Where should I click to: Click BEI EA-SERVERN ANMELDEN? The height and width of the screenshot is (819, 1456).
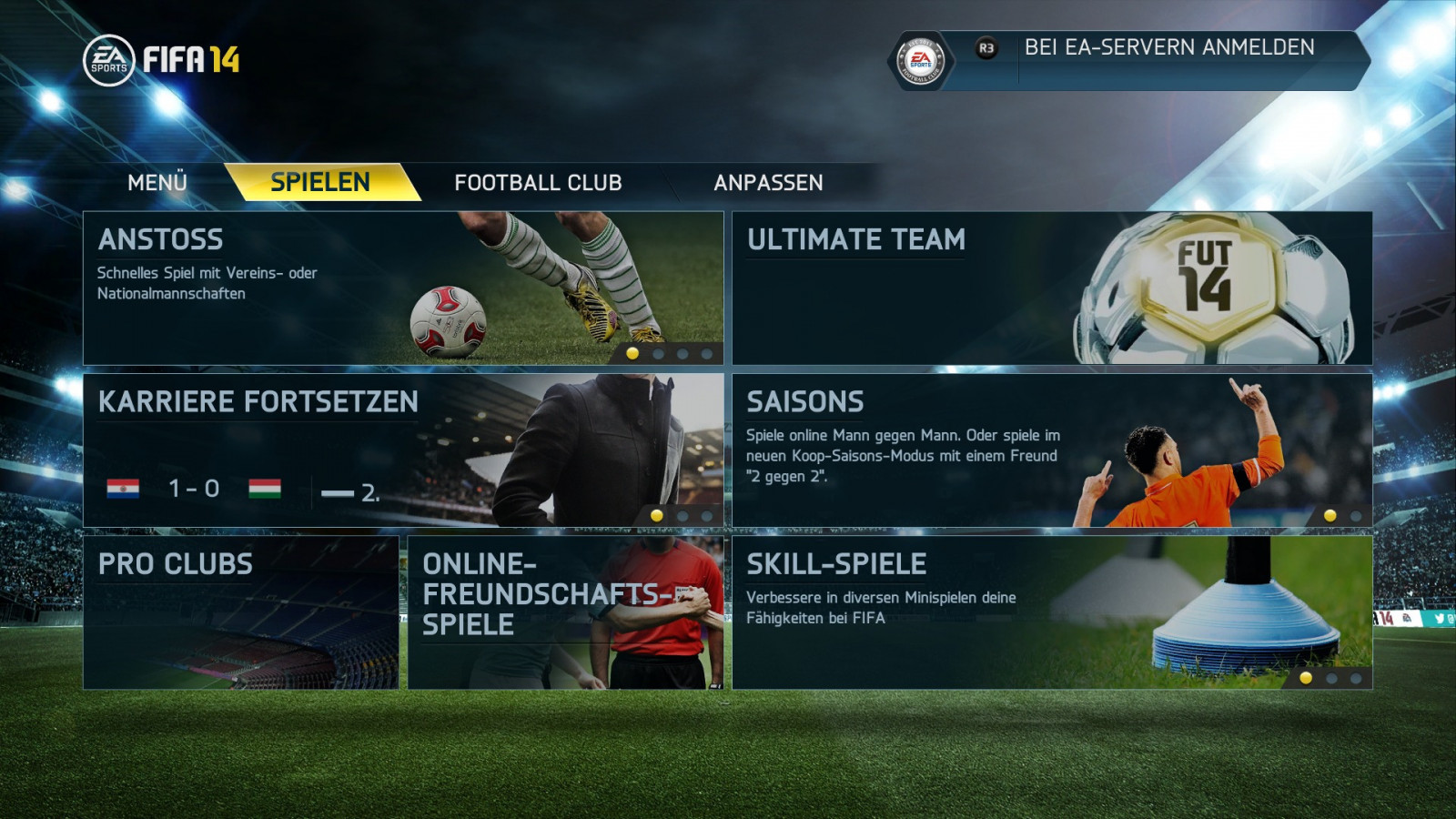click(x=1169, y=48)
